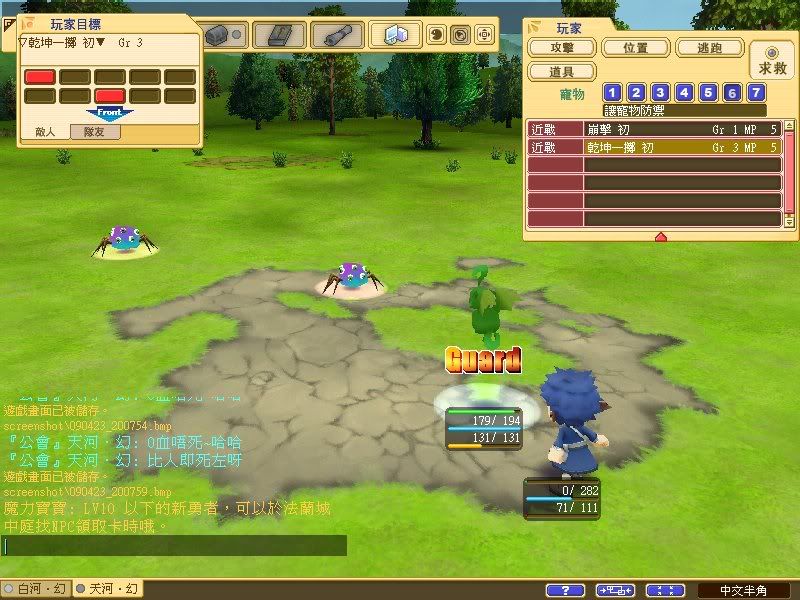Open the question mark help button
Image resolution: width=800 pixels, height=600 pixels.
click(566, 590)
